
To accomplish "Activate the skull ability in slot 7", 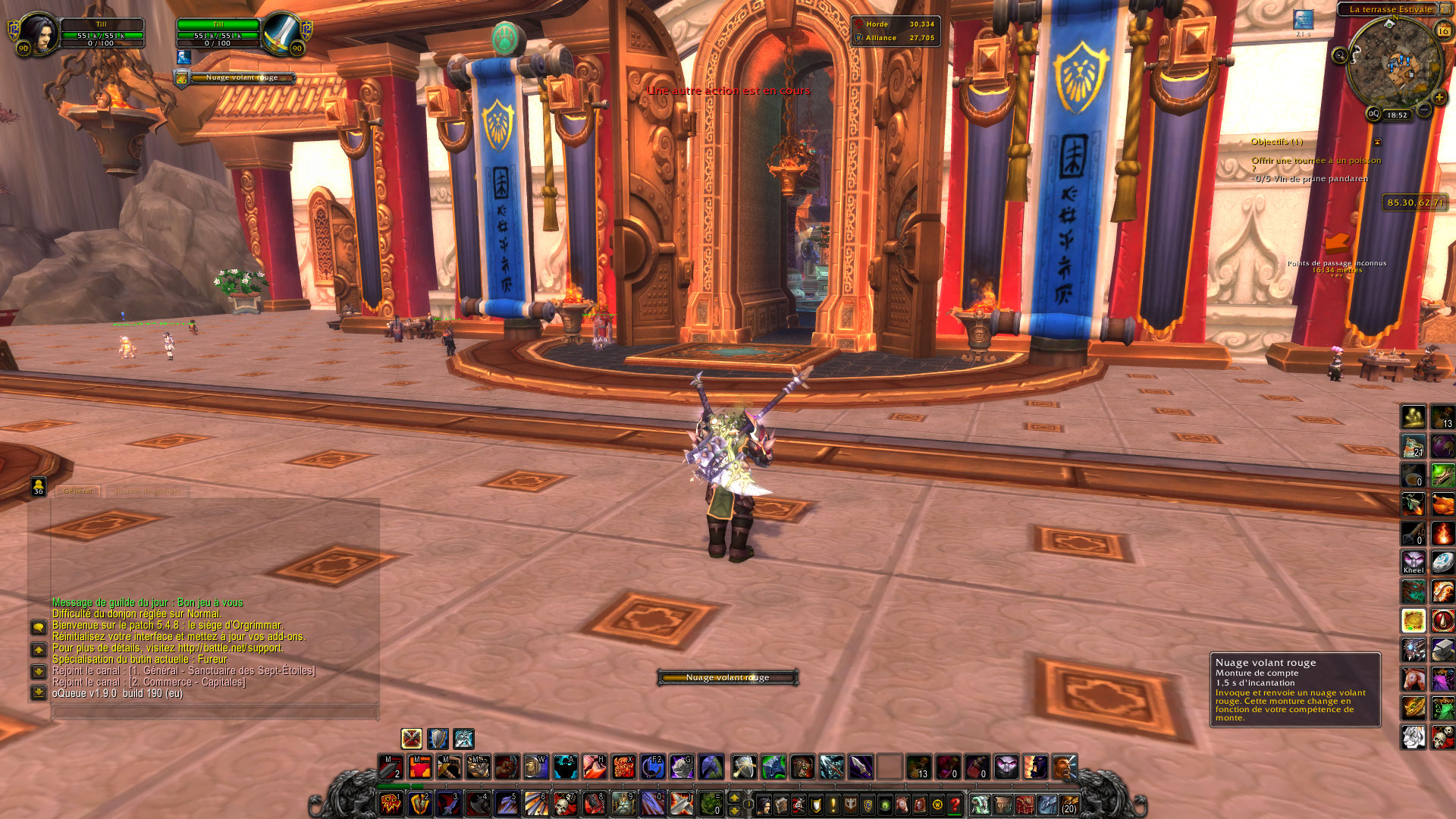I will click(565, 804).
